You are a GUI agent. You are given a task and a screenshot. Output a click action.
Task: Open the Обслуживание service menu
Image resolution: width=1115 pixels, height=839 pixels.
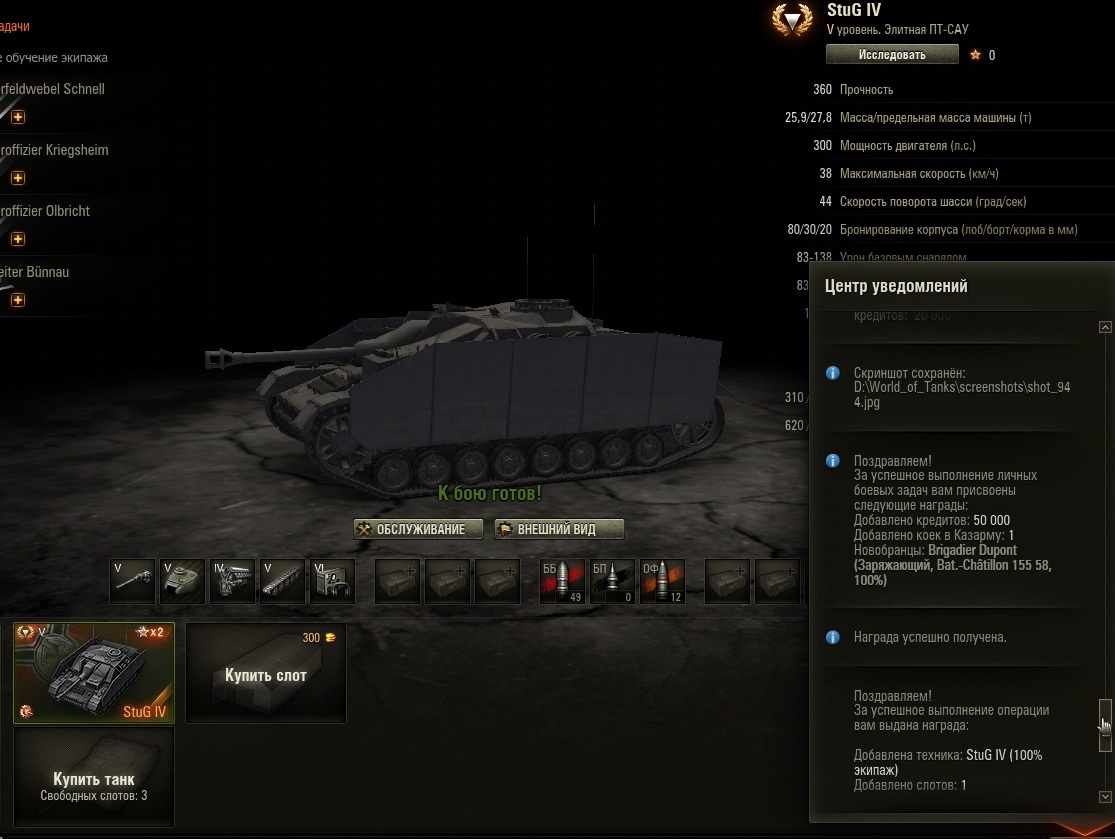pyautogui.click(x=419, y=529)
